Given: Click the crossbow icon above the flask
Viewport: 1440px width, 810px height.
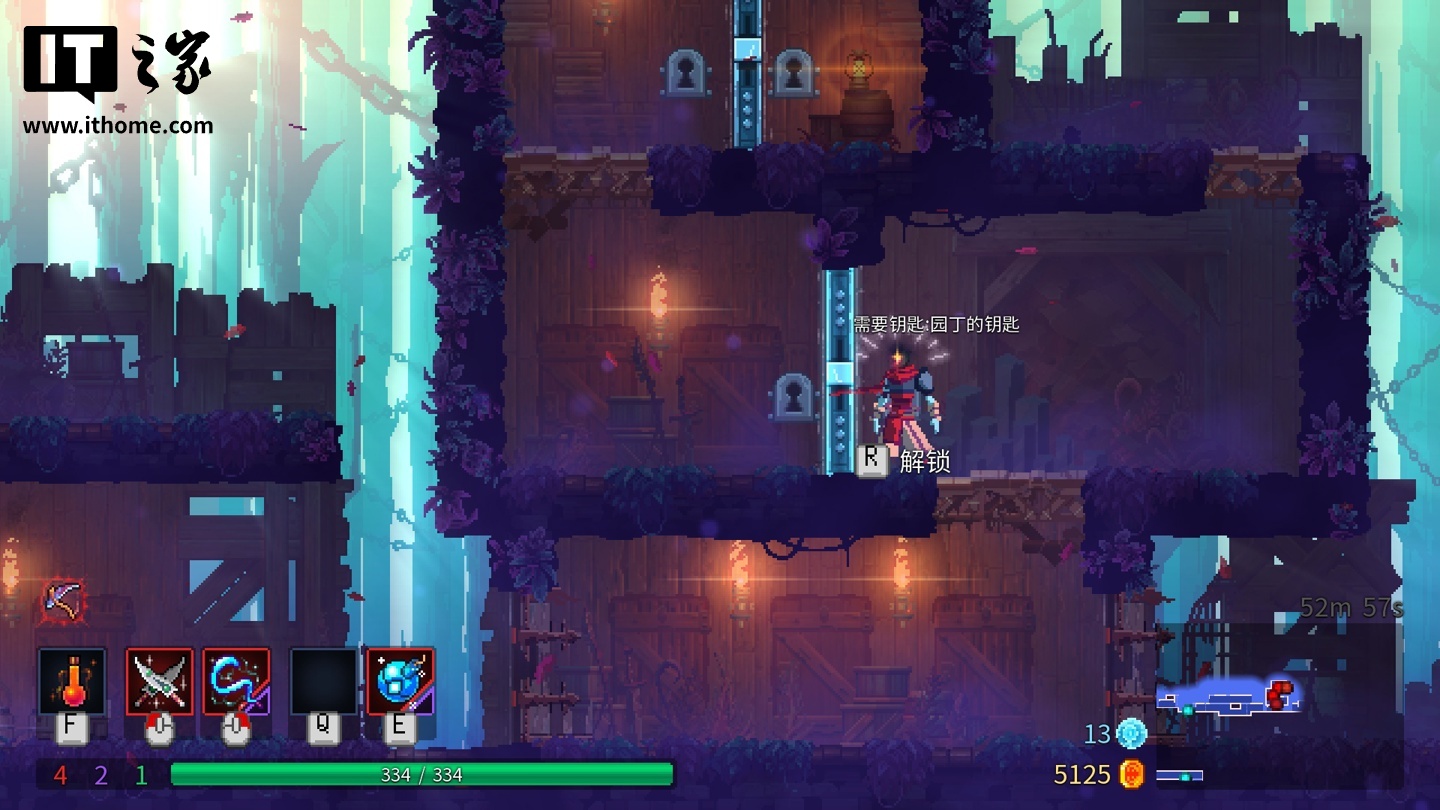Looking at the screenshot, I should 61,600.
